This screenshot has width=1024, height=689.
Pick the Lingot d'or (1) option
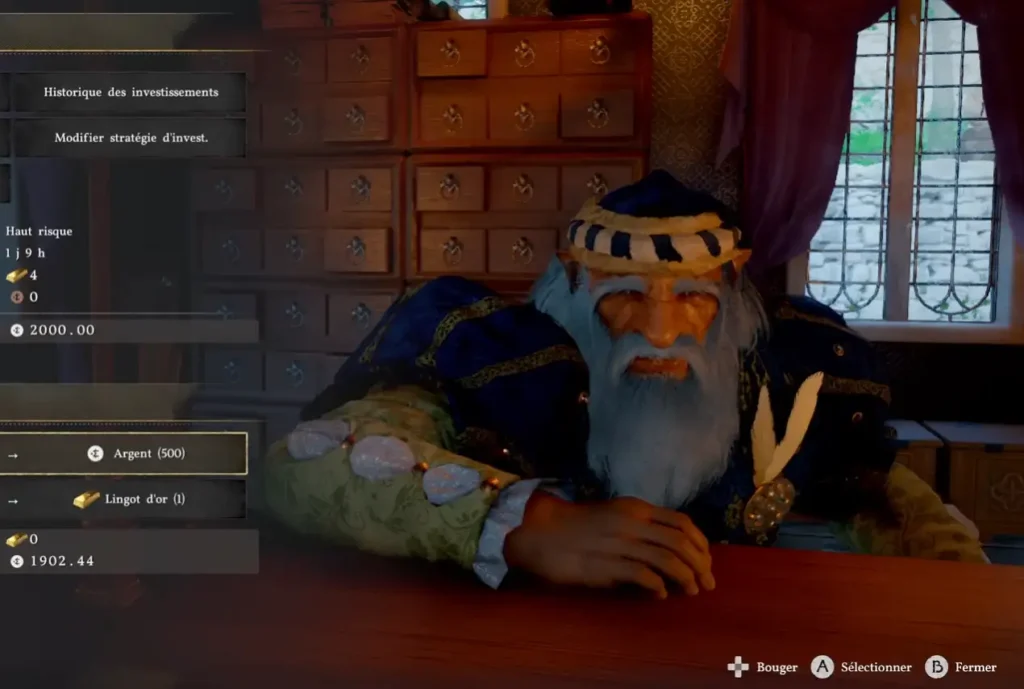click(131, 499)
